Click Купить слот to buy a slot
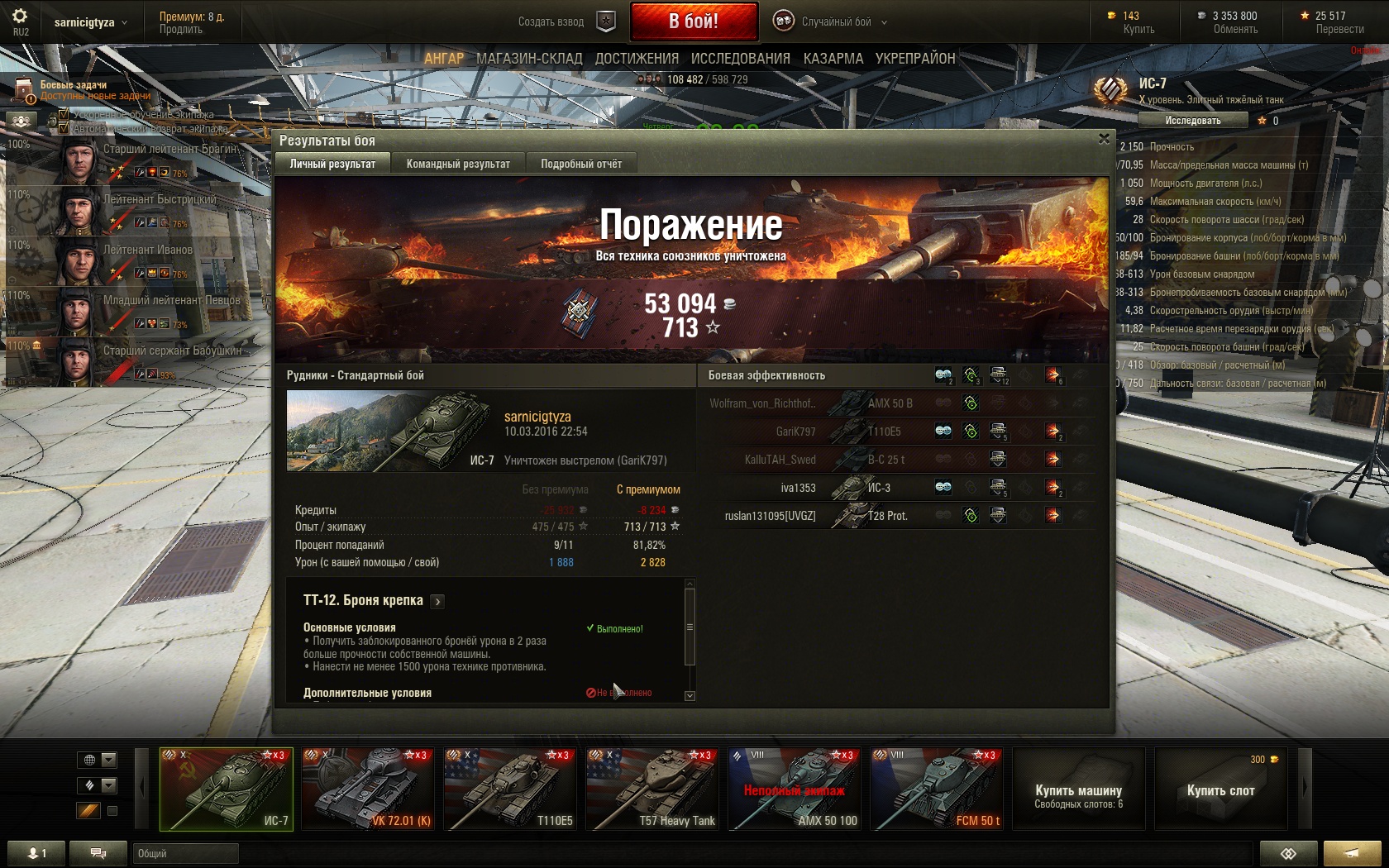This screenshot has height=868, width=1389. click(x=1220, y=790)
